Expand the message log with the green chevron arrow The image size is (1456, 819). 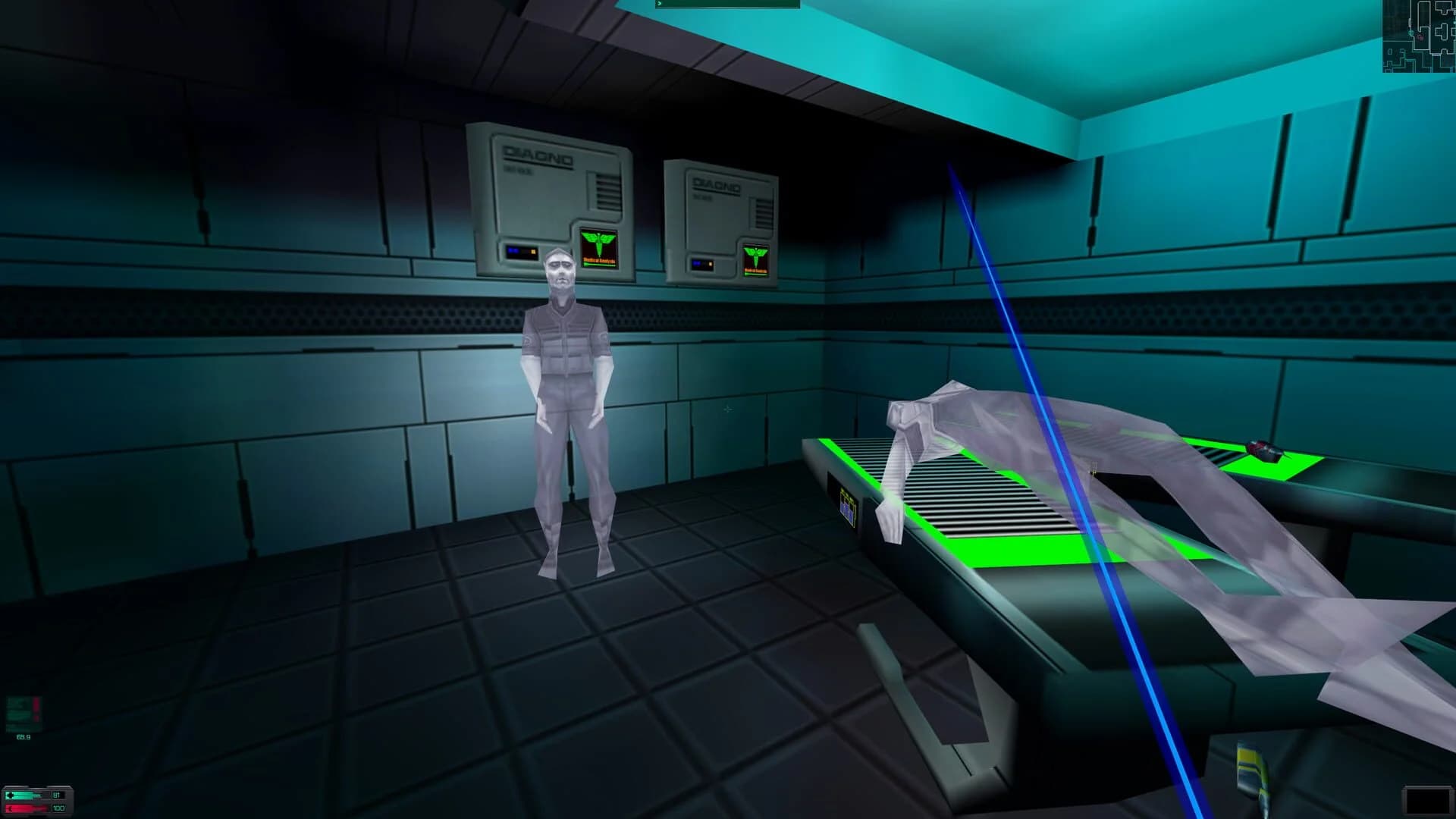point(660,5)
